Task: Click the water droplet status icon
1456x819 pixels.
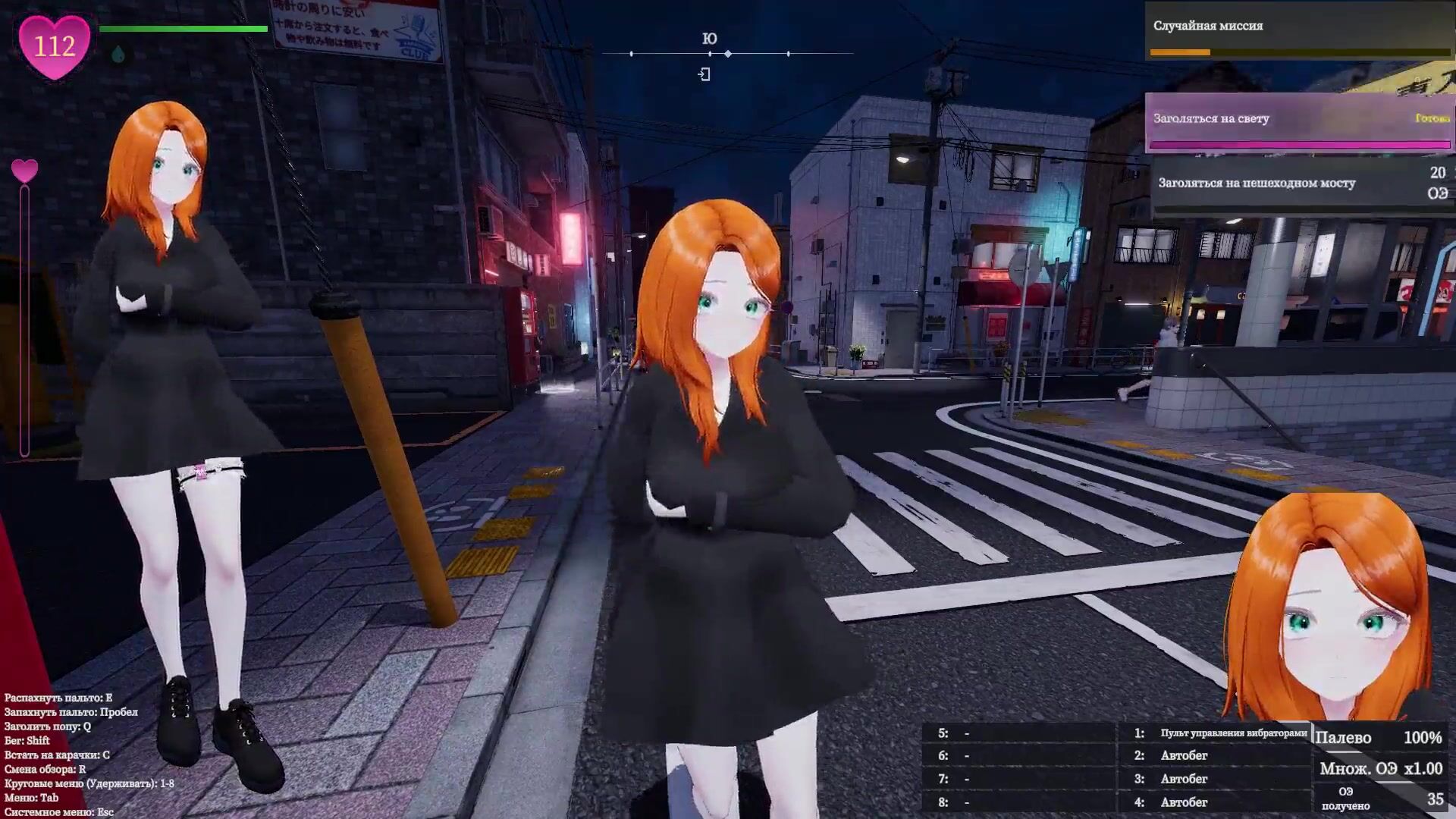Action: click(118, 55)
